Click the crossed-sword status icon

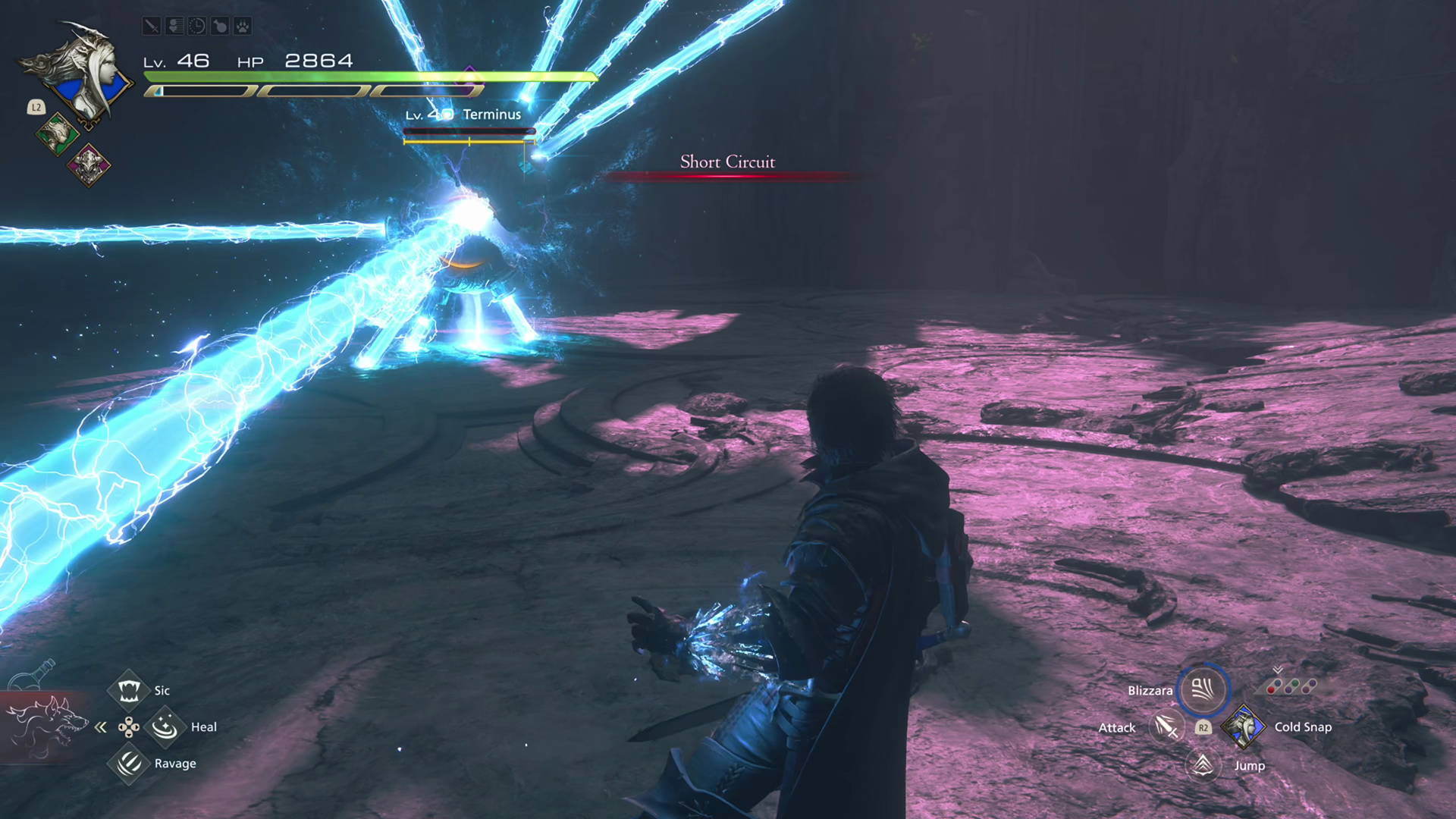(x=152, y=27)
